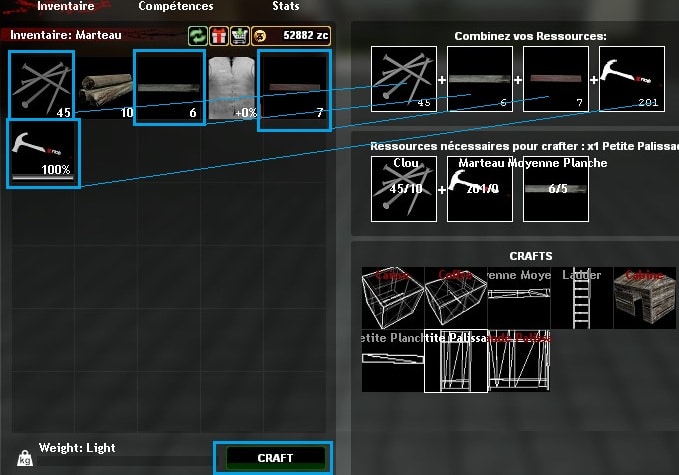
Task: Select the Petite Planche recipe
Action: (x=392, y=361)
